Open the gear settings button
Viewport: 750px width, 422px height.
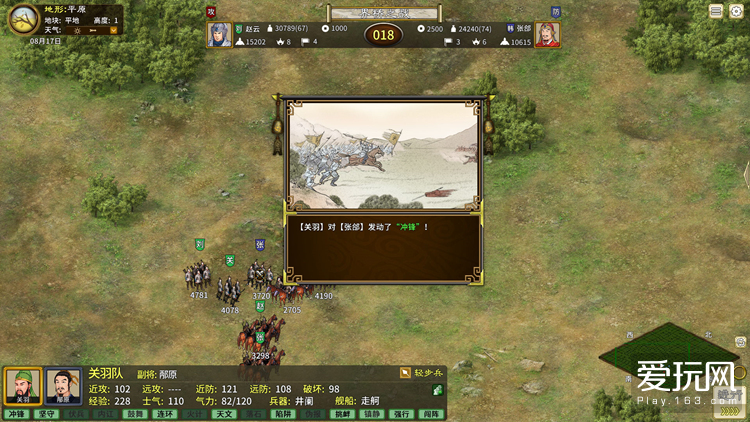point(735,11)
